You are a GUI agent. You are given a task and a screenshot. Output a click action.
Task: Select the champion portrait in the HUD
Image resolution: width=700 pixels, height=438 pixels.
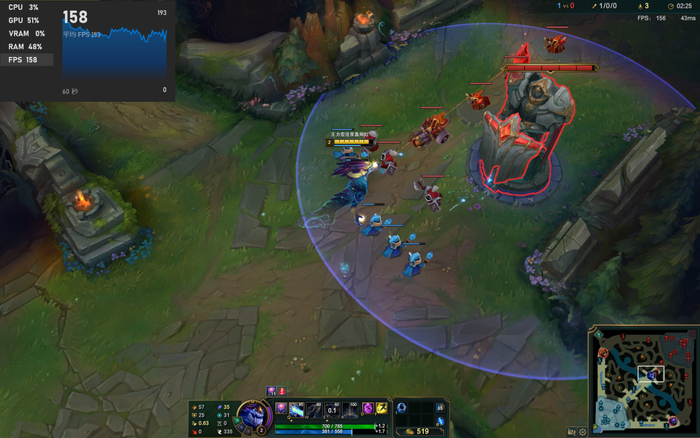tap(252, 414)
